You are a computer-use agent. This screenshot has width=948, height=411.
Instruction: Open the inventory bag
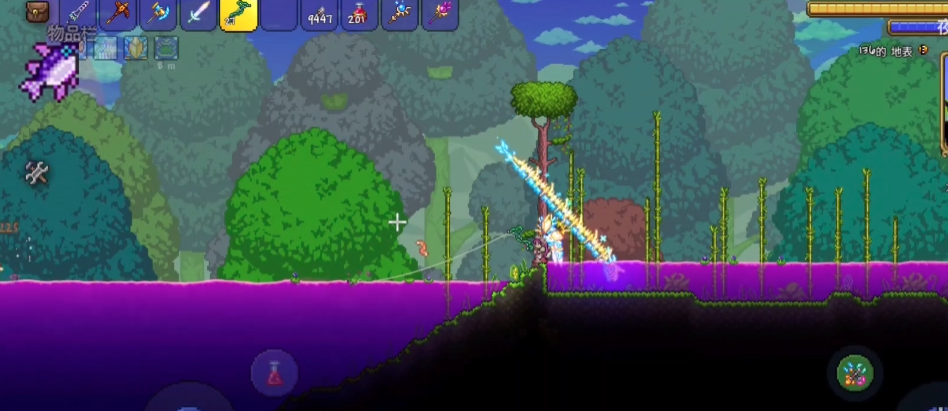coord(38,12)
